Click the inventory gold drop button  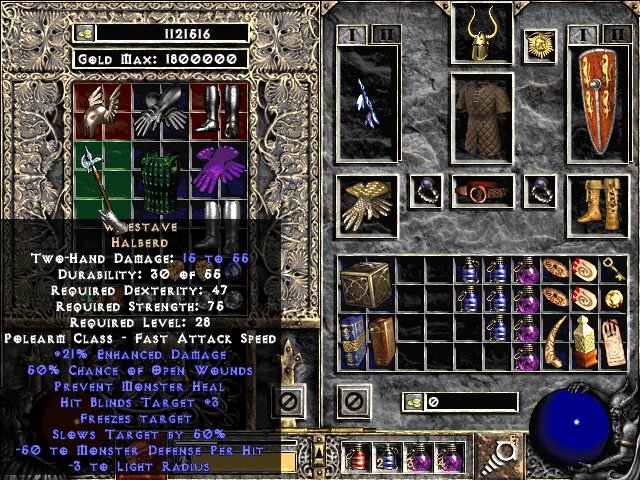(412, 402)
